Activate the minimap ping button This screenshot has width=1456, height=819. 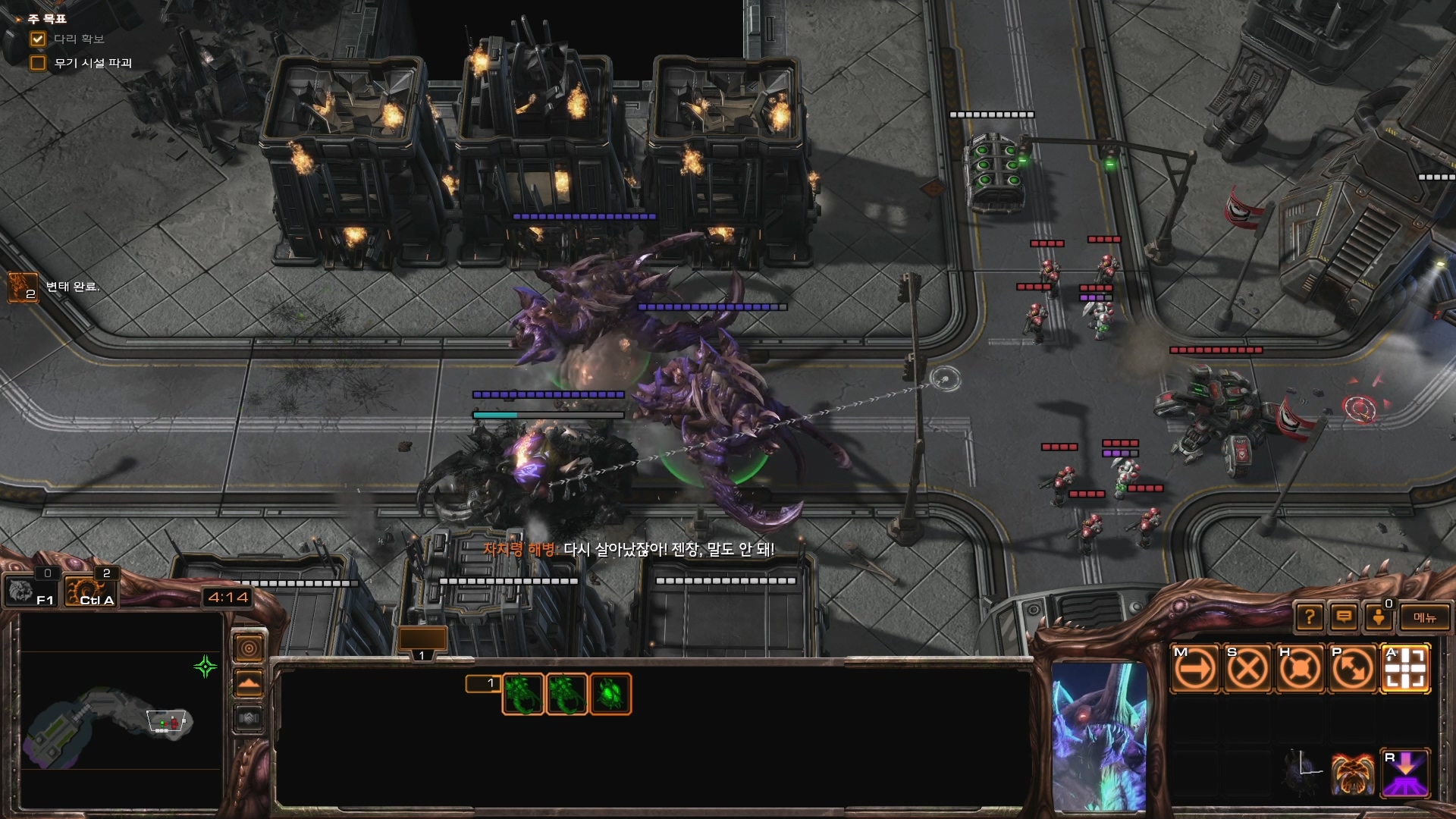pos(249,648)
